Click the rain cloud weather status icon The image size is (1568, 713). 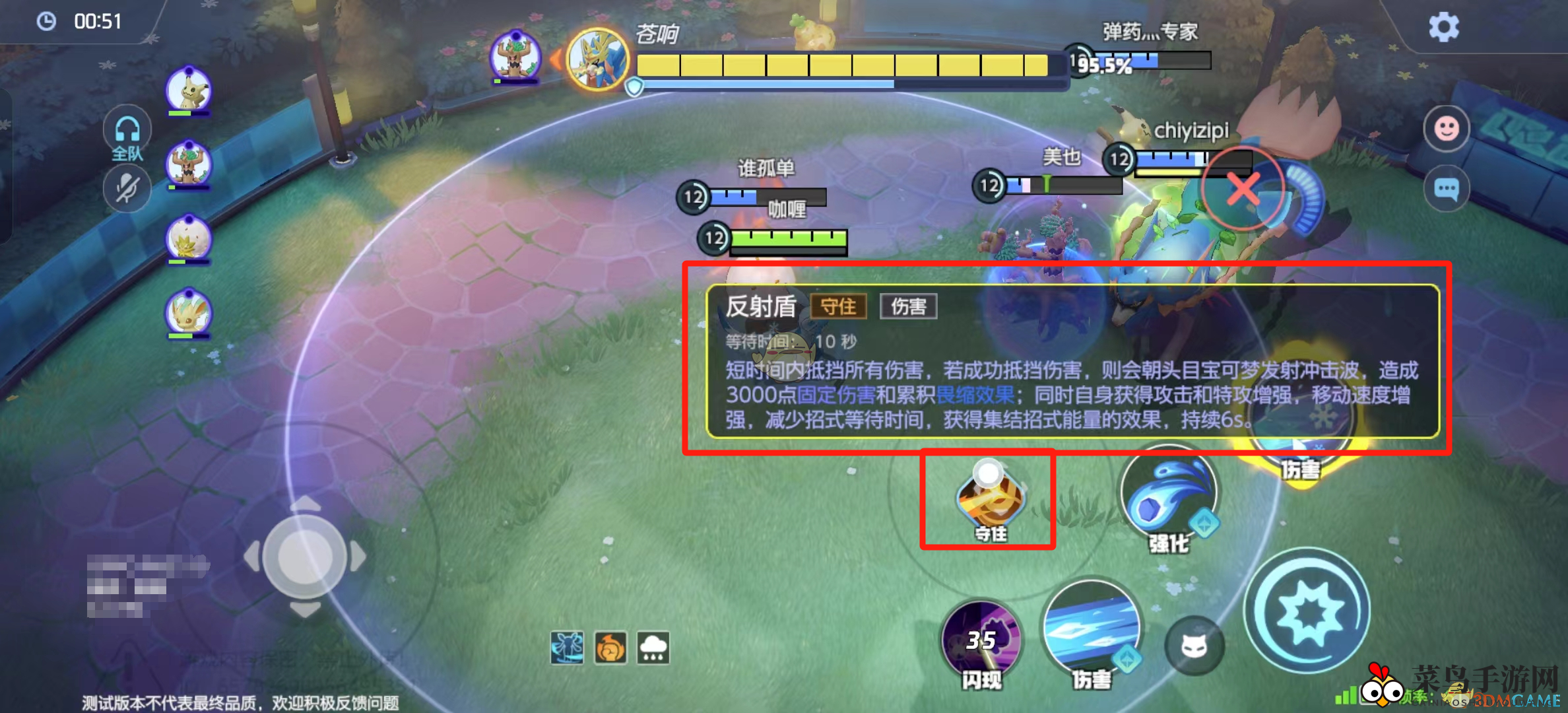click(x=652, y=649)
